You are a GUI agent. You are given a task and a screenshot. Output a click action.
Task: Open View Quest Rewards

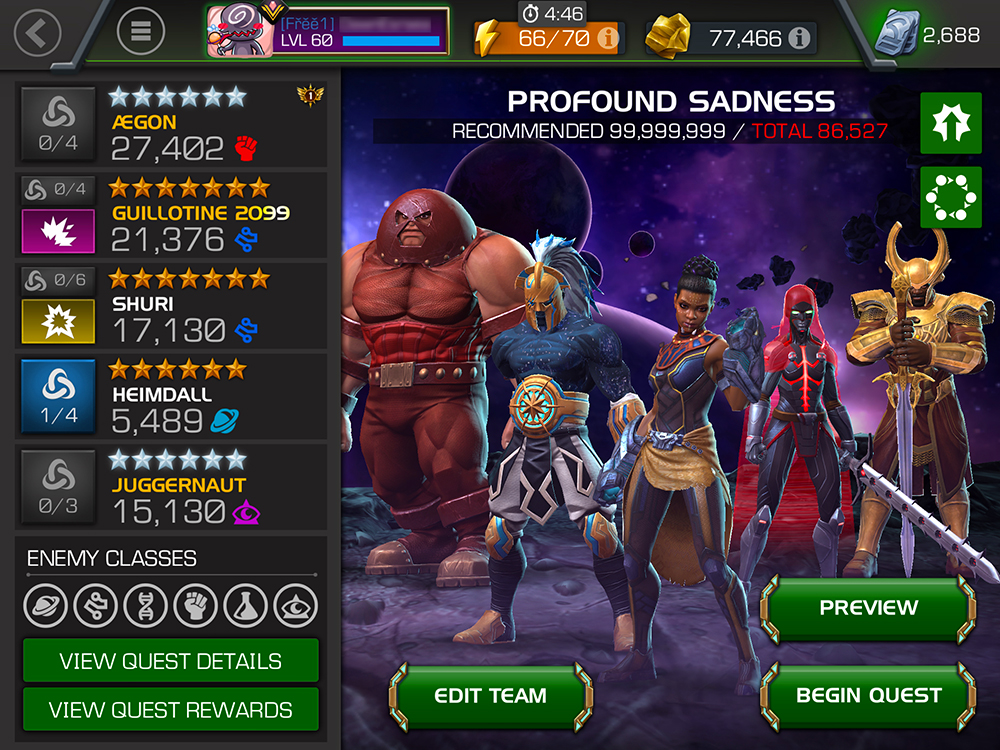[x=170, y=710]
